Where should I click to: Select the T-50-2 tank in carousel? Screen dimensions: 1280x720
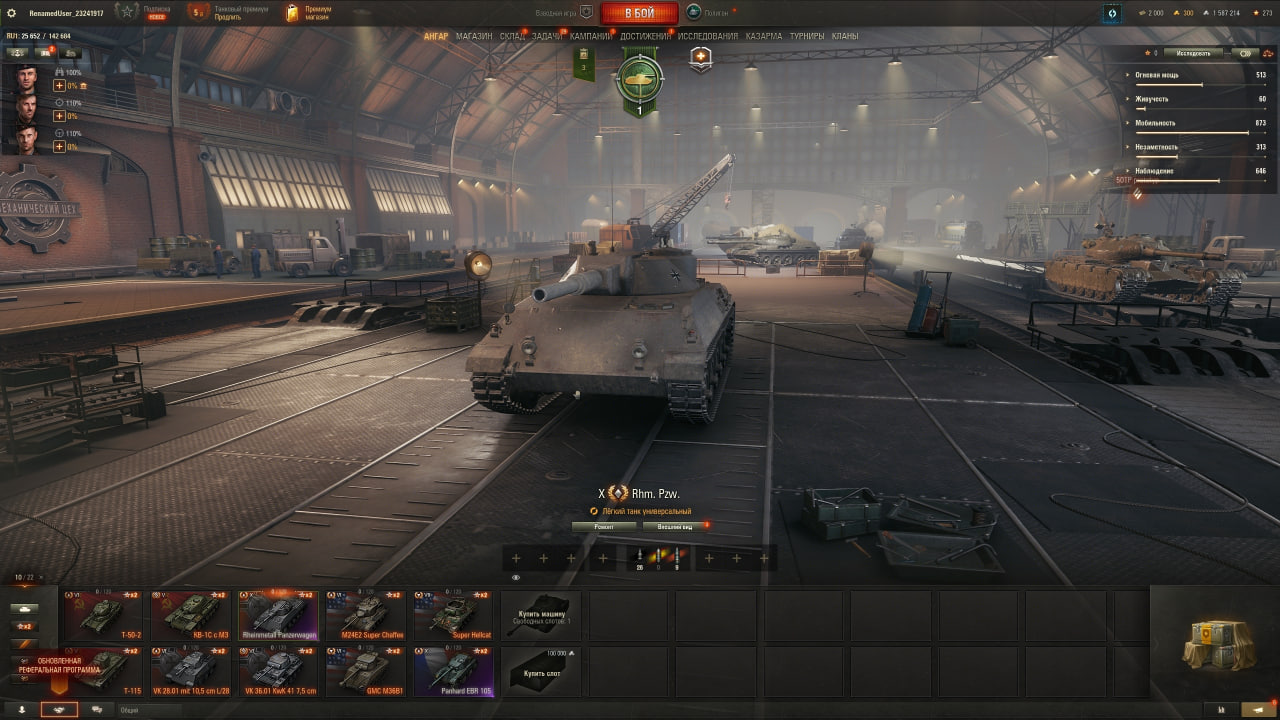(x=103, y=615)
